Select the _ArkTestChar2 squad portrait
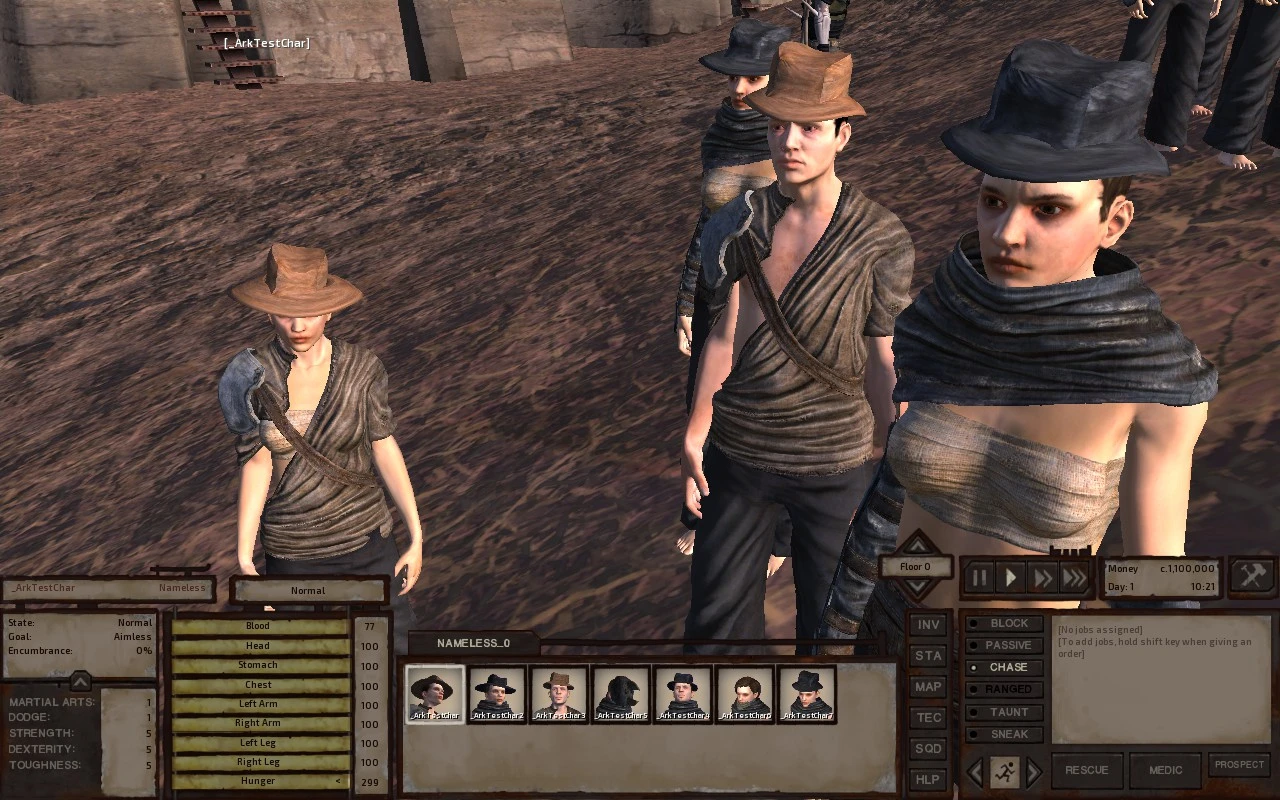 click(497, 694)
